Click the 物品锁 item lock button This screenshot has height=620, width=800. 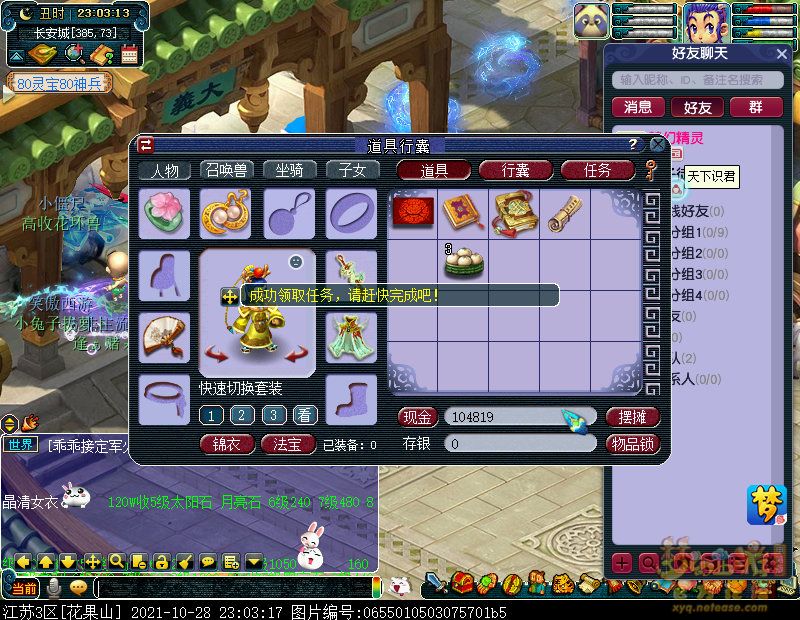click(x=633, y=443)
